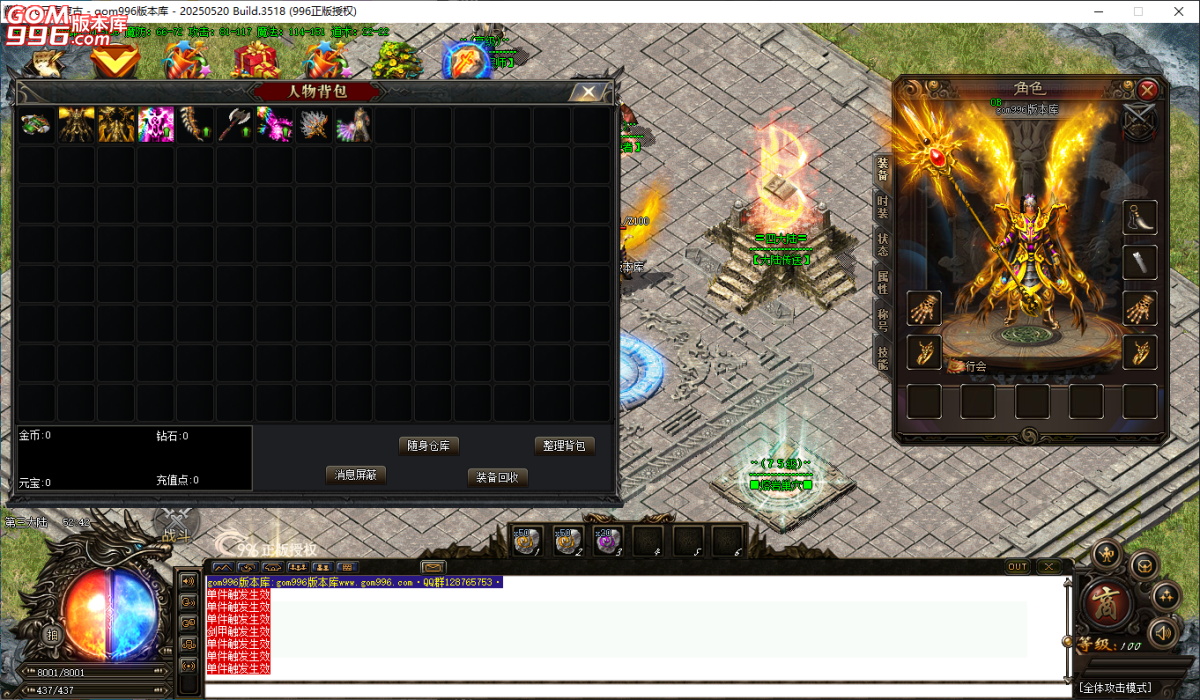
Task: Click the orange downward chevron icon
Action: [x=114, y=60]
